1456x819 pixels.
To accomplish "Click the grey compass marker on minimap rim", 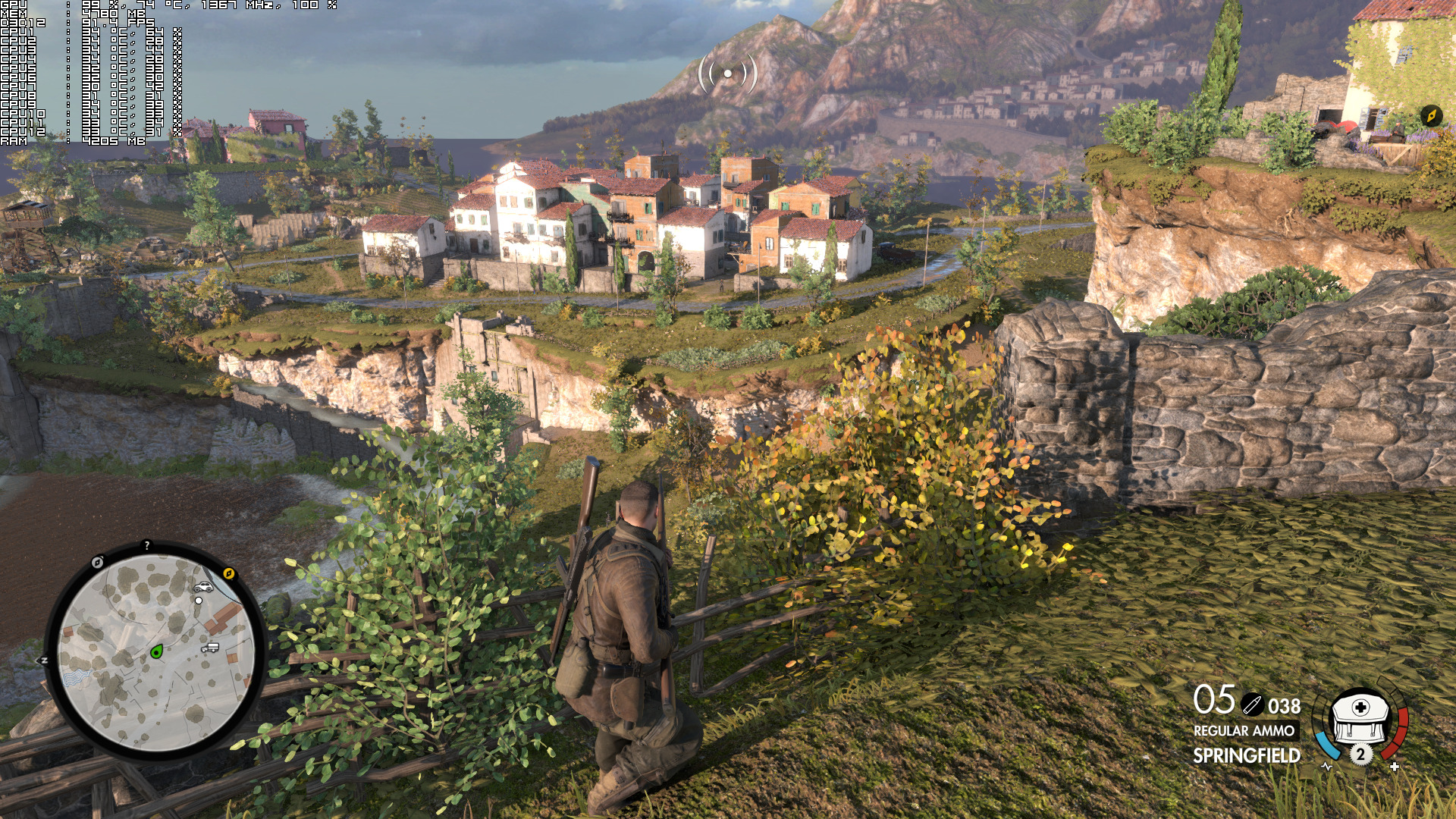I will click(x=97, y=562).
